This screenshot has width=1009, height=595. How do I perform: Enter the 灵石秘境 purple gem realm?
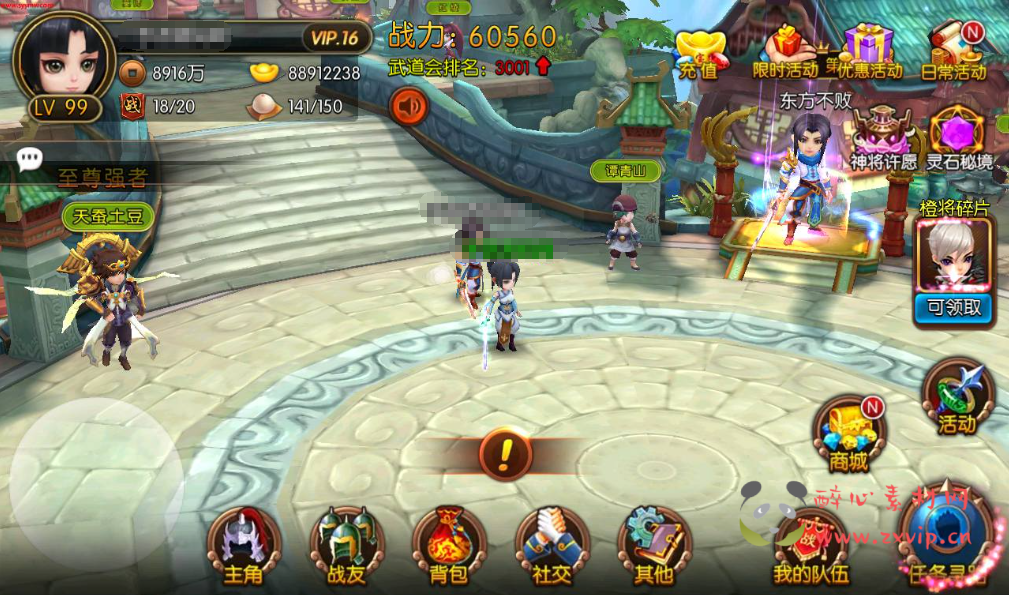click(x=957, y=137)
